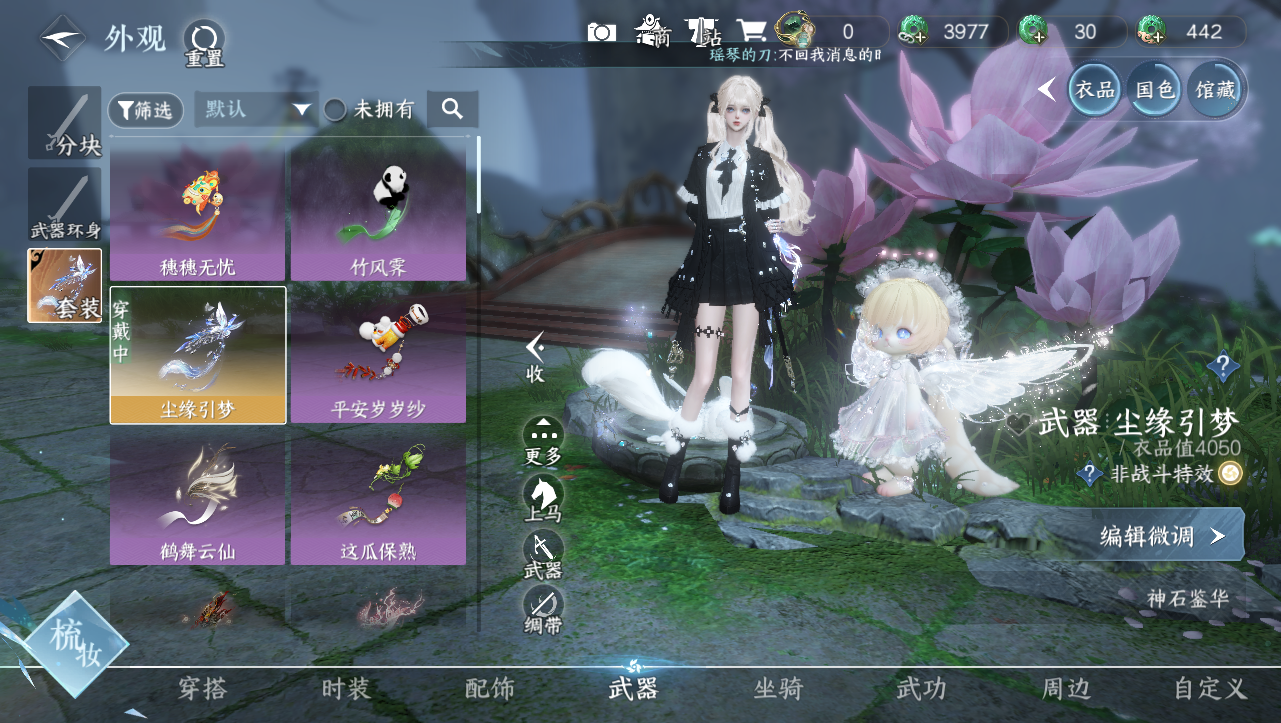Toggle the 未拥有 unowned checkbox
Image resolution: width=1281 pixels, height=723 pixels.
click(337, 110)
